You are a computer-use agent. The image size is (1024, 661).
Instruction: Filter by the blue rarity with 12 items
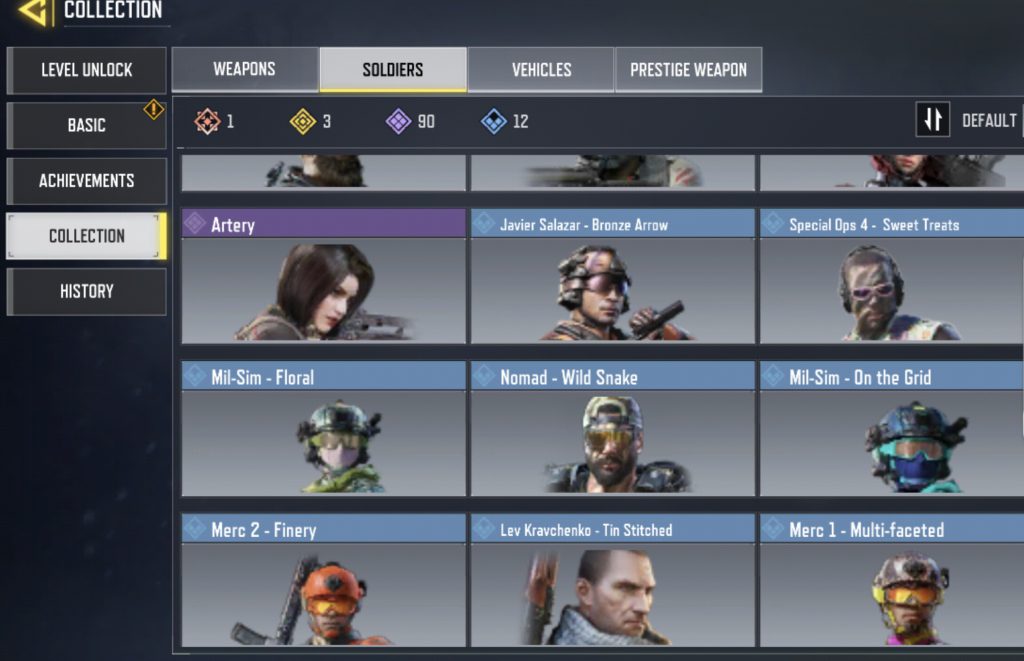[494, 122]
